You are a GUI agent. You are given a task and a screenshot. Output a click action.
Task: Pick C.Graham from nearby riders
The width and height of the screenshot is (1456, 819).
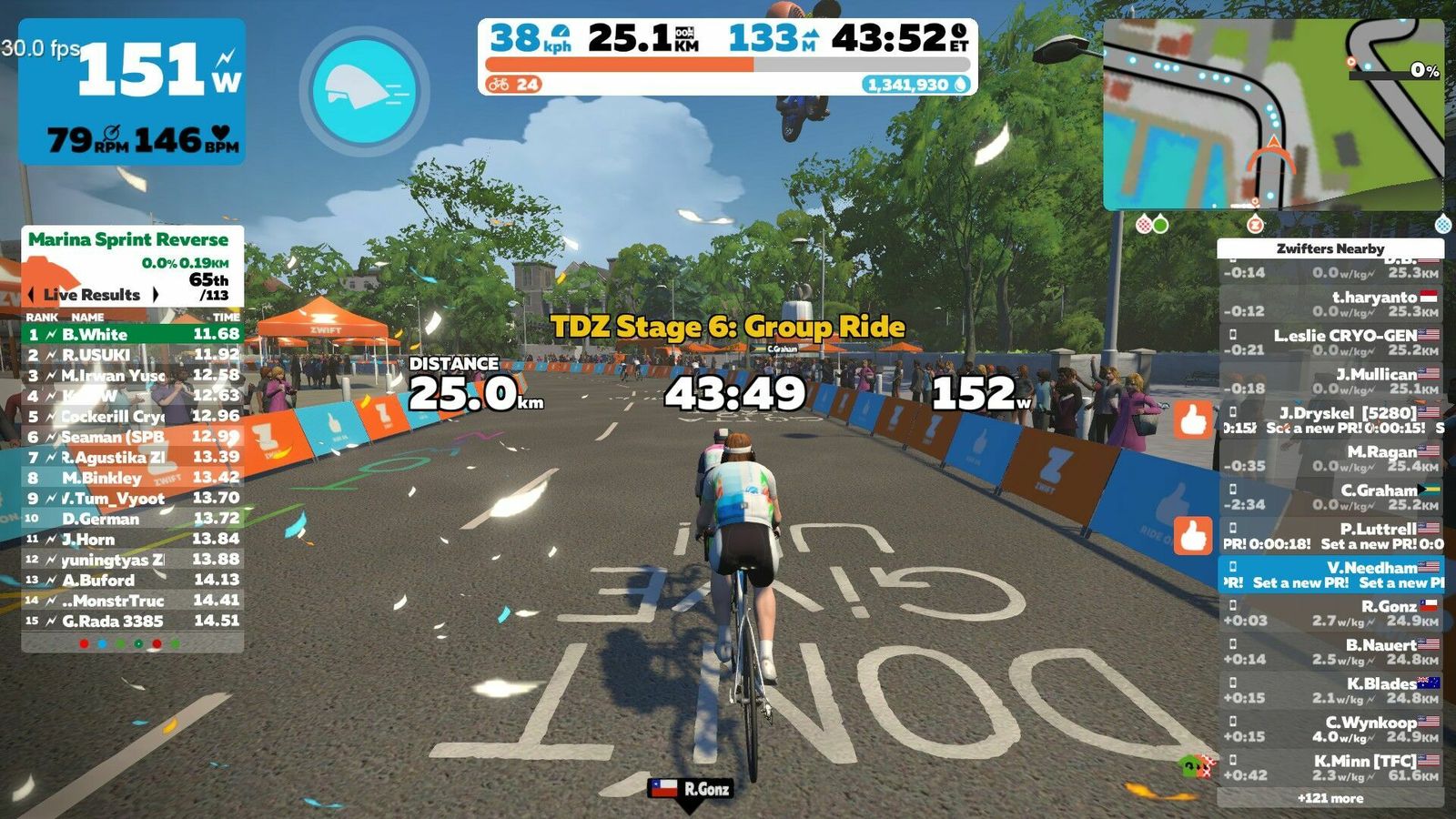[1330, 497]
